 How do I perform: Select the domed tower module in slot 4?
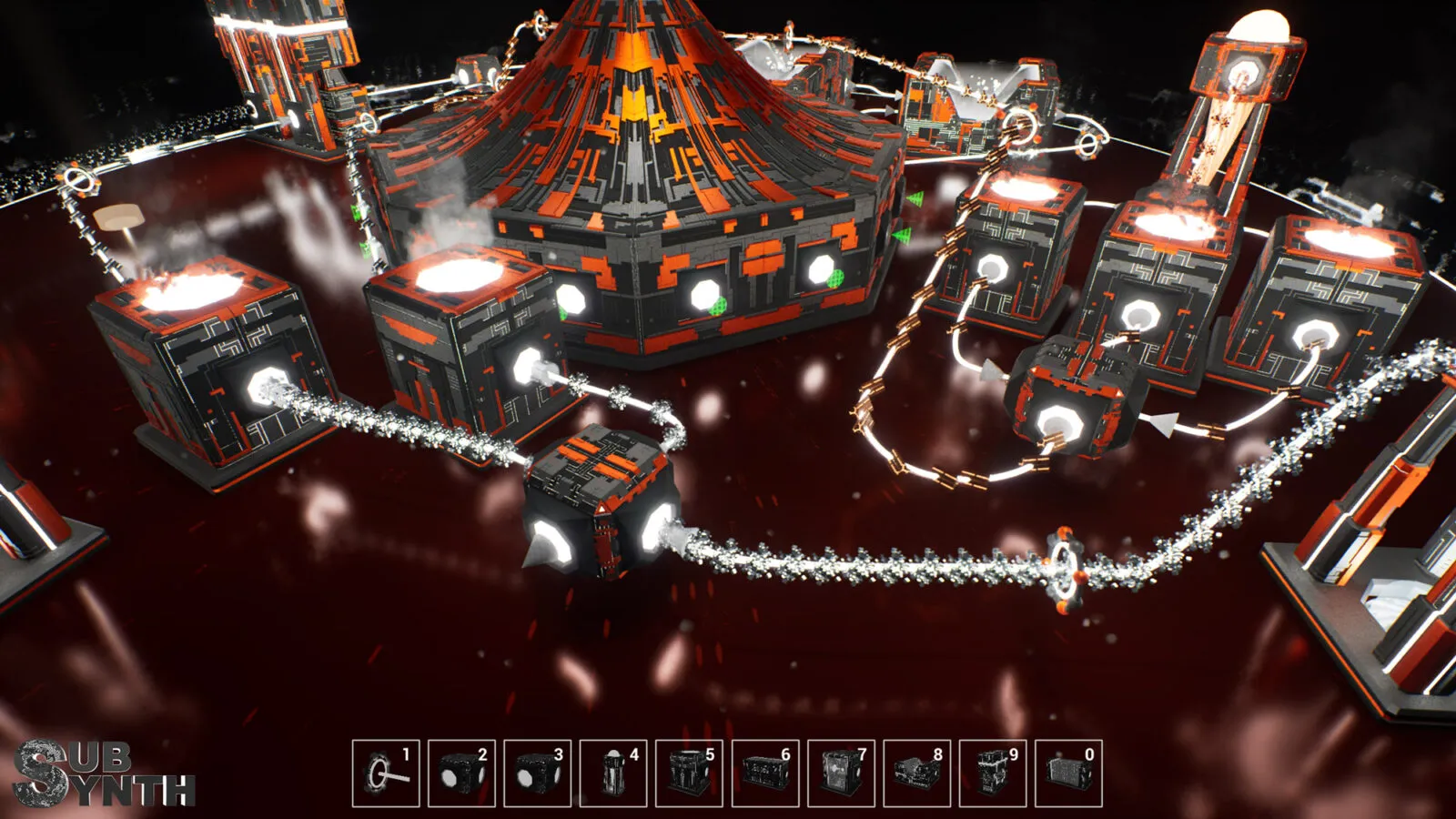coord(613,773)
